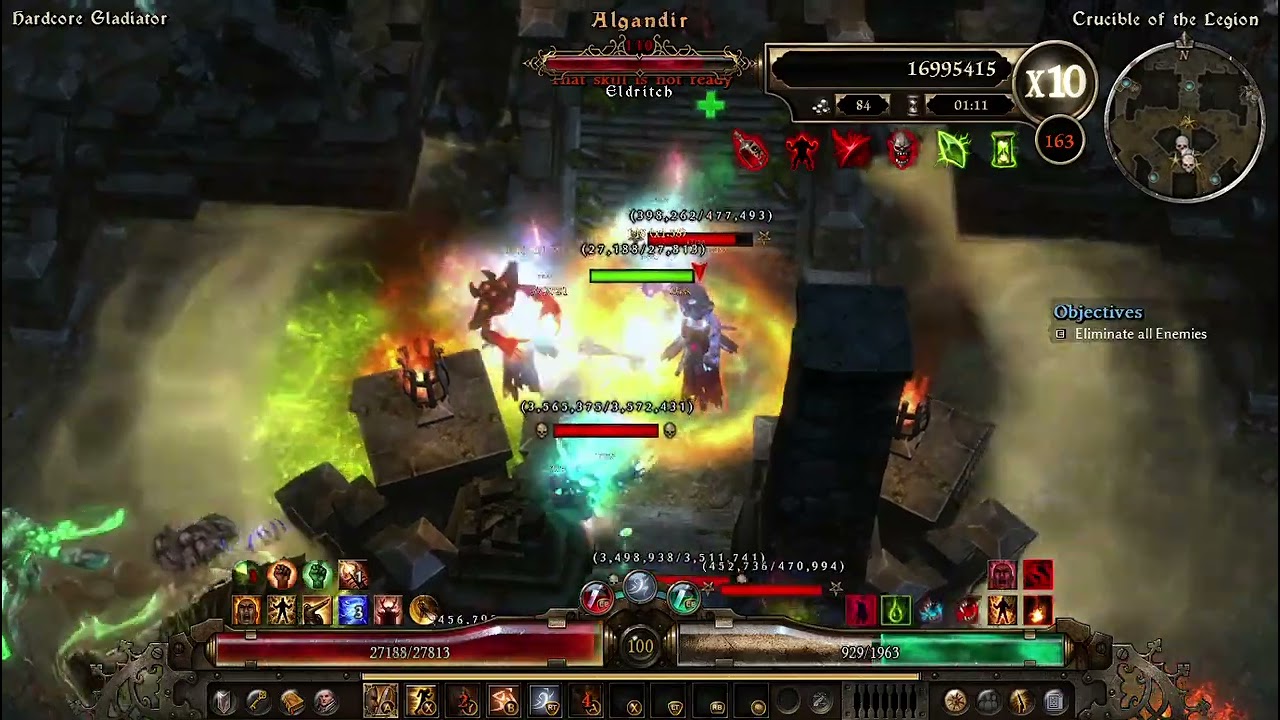Use the green energy potion orb
1280x720 pixels.
pyautogui.click(x=683, y=598)
